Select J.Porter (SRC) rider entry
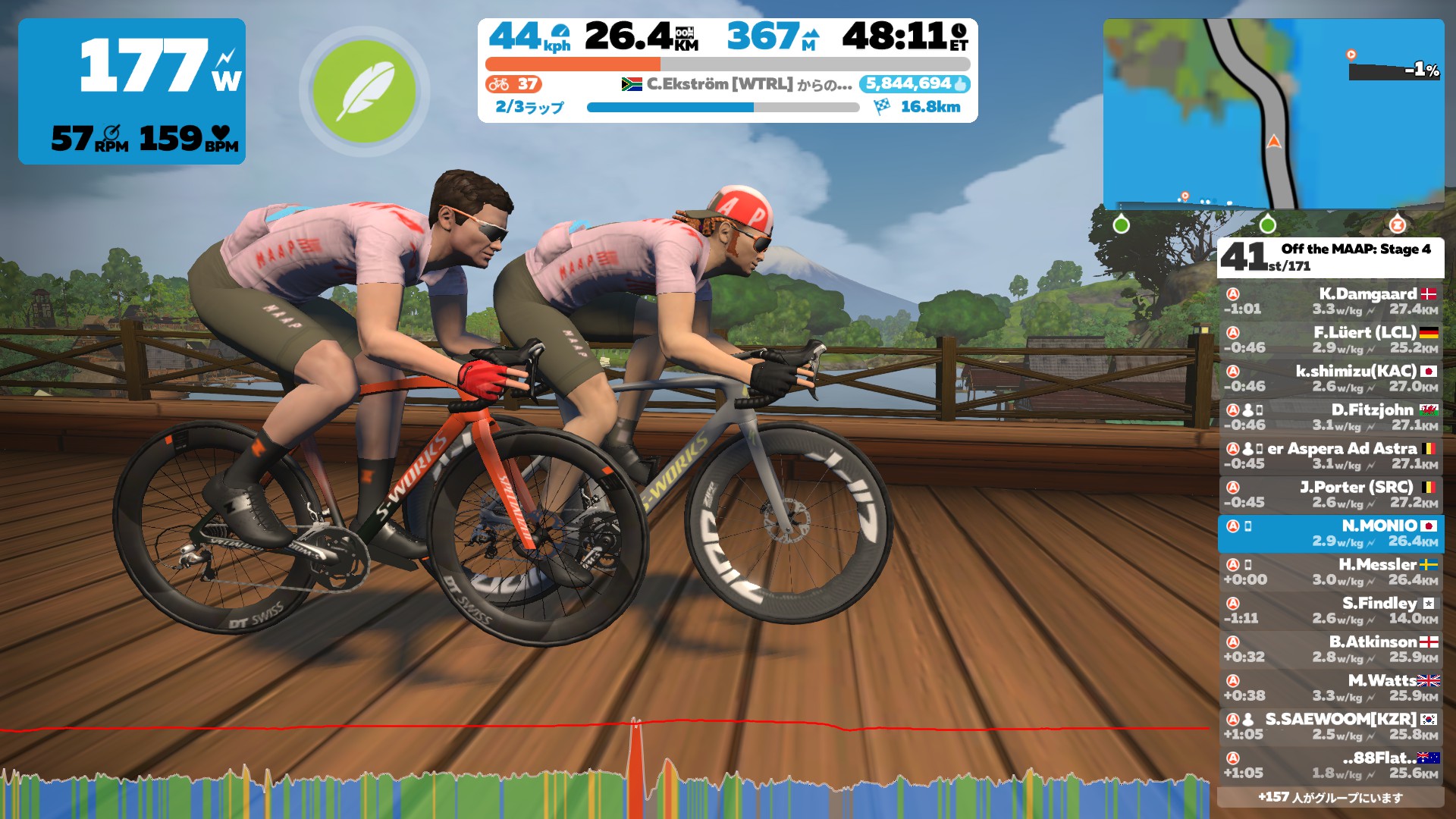The width and height of the screenshot is (1456, 819). click(x=1331, y=494)
